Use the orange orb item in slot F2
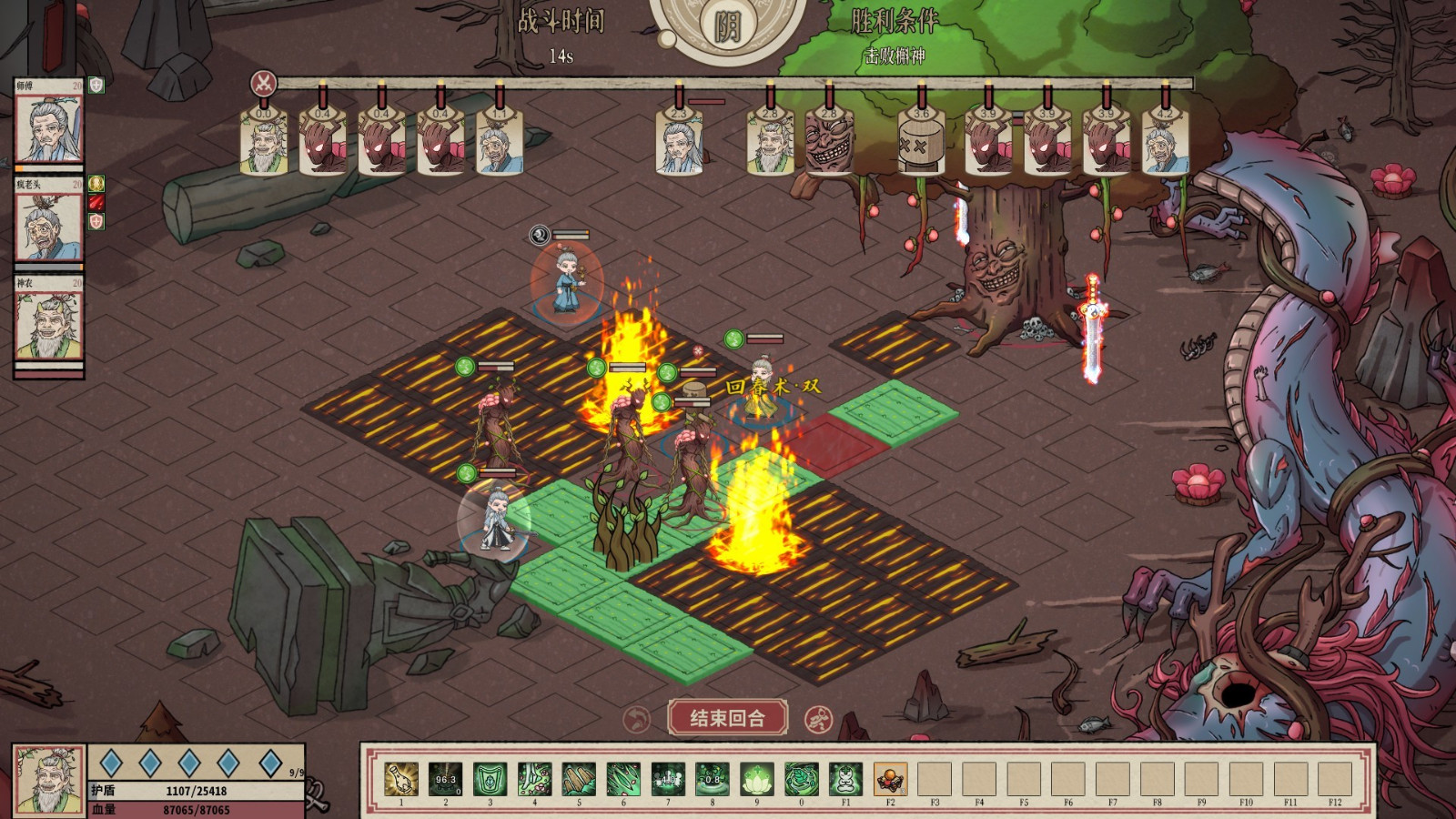The image size is (1456, 819). [x=890, y=780]
